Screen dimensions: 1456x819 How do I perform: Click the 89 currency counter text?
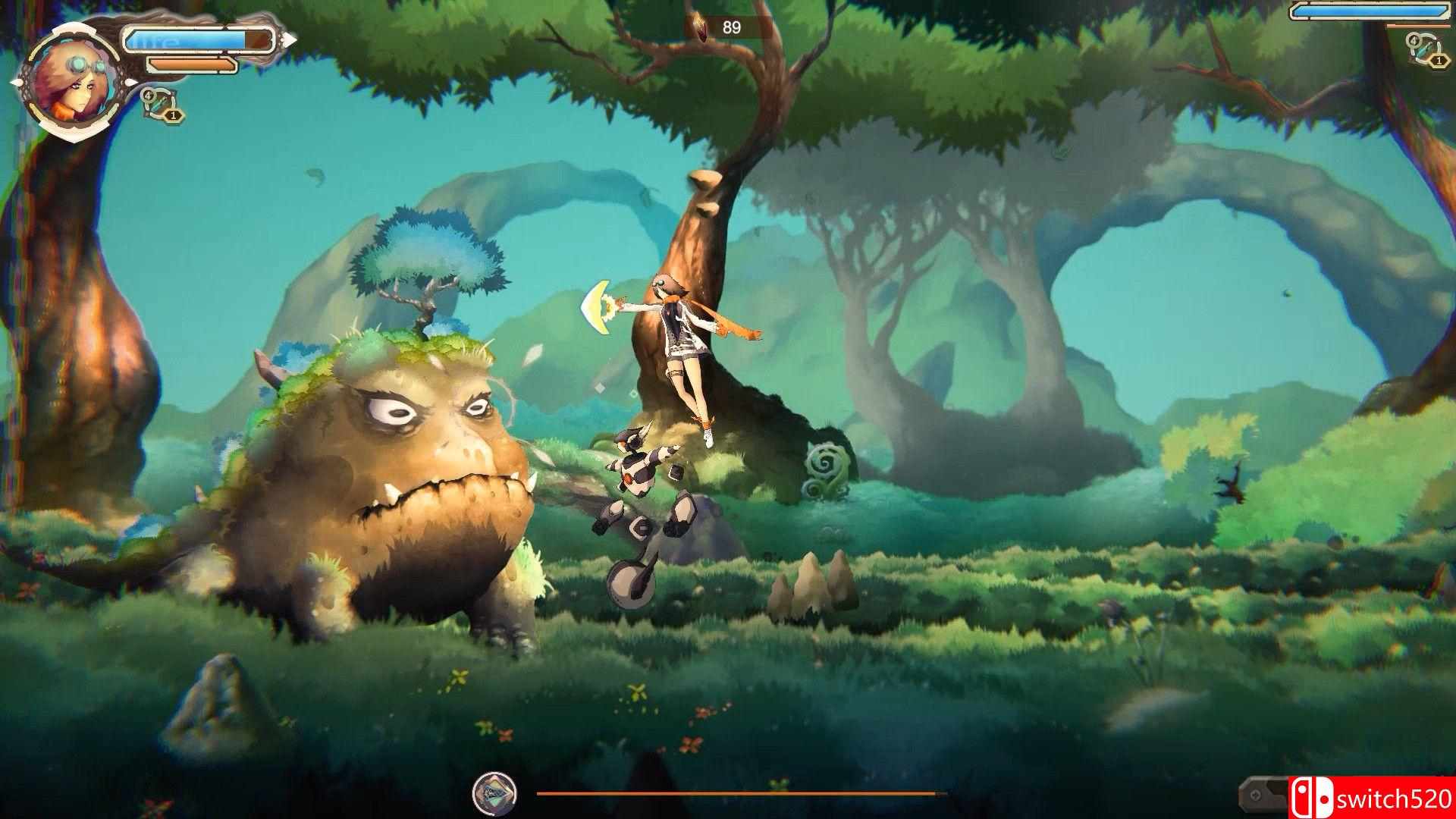tap(730, 25)
